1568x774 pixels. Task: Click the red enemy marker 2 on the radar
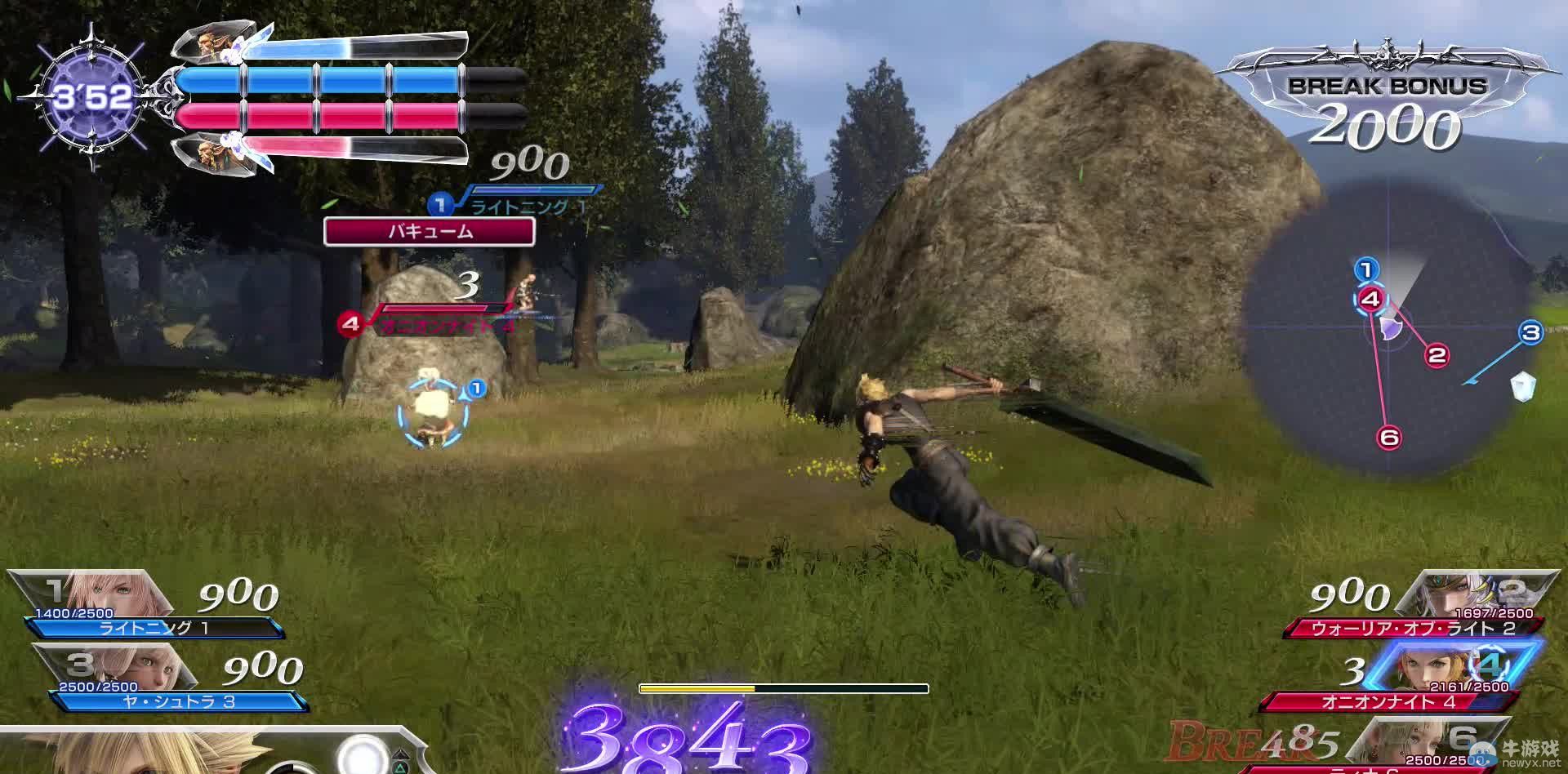[1437, 355]
